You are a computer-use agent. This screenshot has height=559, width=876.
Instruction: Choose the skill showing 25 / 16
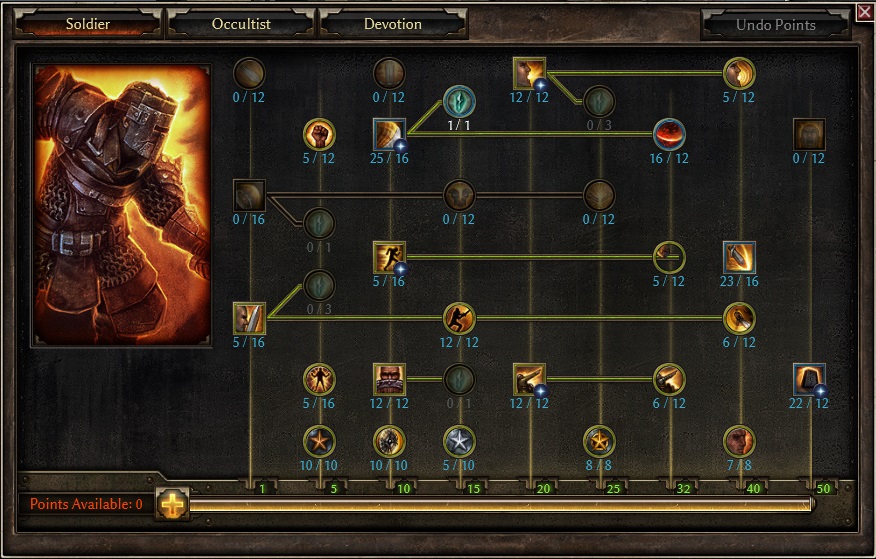tap(389, 134)
